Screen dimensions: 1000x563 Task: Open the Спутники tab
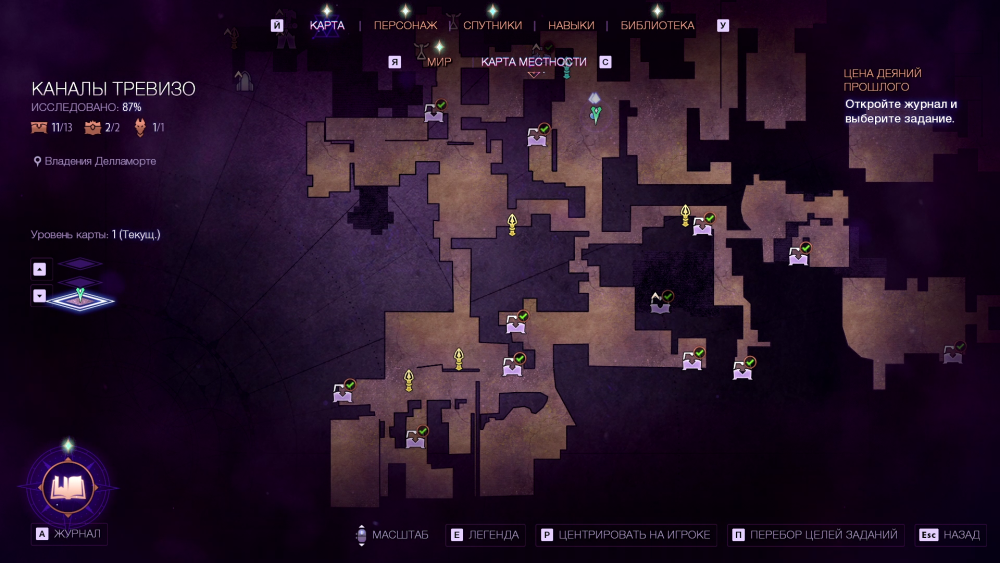pyautogui.click(x=492, y=25)
